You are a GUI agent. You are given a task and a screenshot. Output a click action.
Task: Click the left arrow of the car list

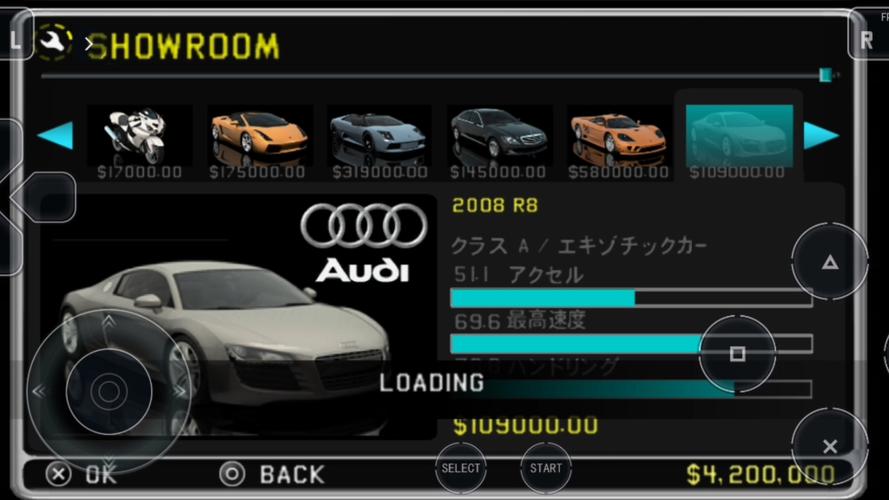(55, 135)
